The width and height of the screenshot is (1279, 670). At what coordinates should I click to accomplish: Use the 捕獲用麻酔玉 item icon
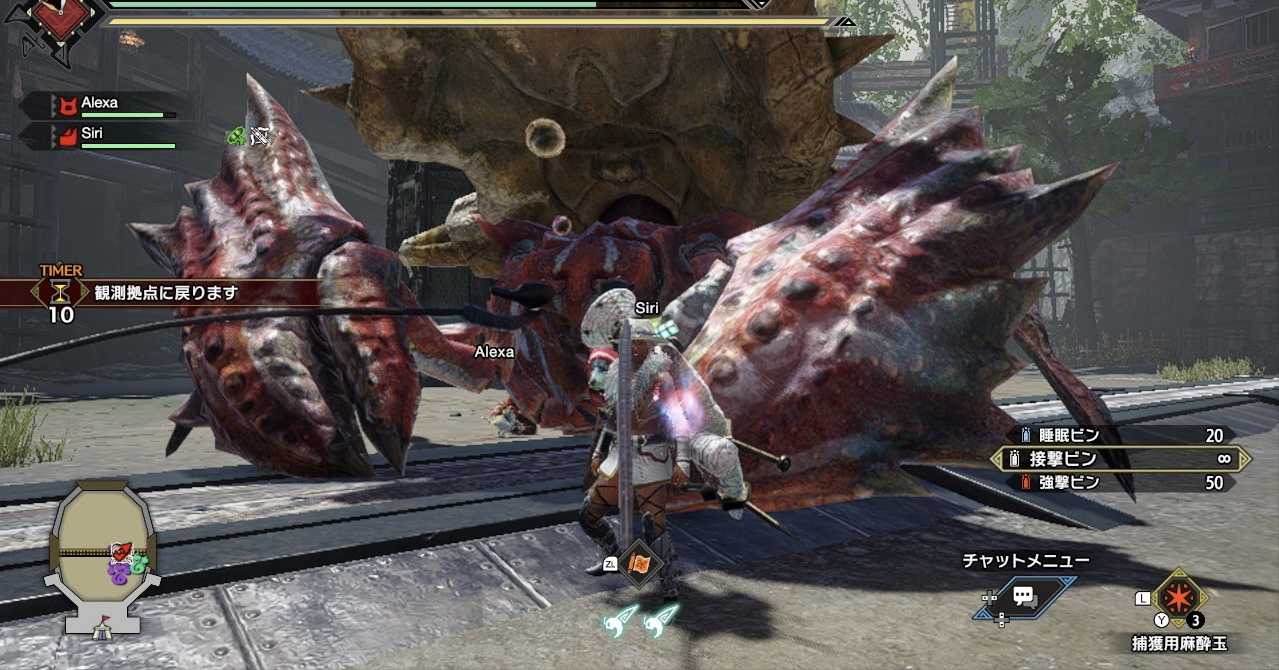pos(1177,598)
